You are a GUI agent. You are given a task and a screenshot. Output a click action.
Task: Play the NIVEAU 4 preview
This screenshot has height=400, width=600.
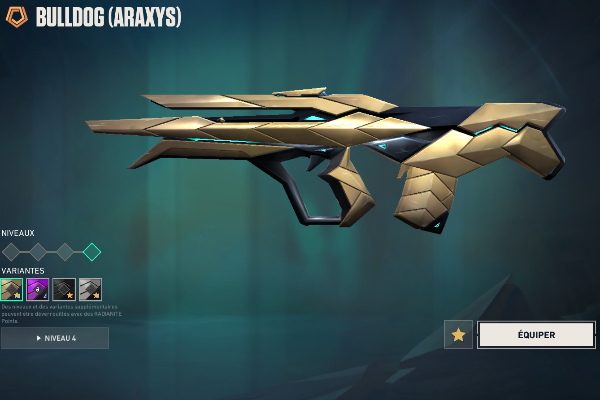[55, 338]
